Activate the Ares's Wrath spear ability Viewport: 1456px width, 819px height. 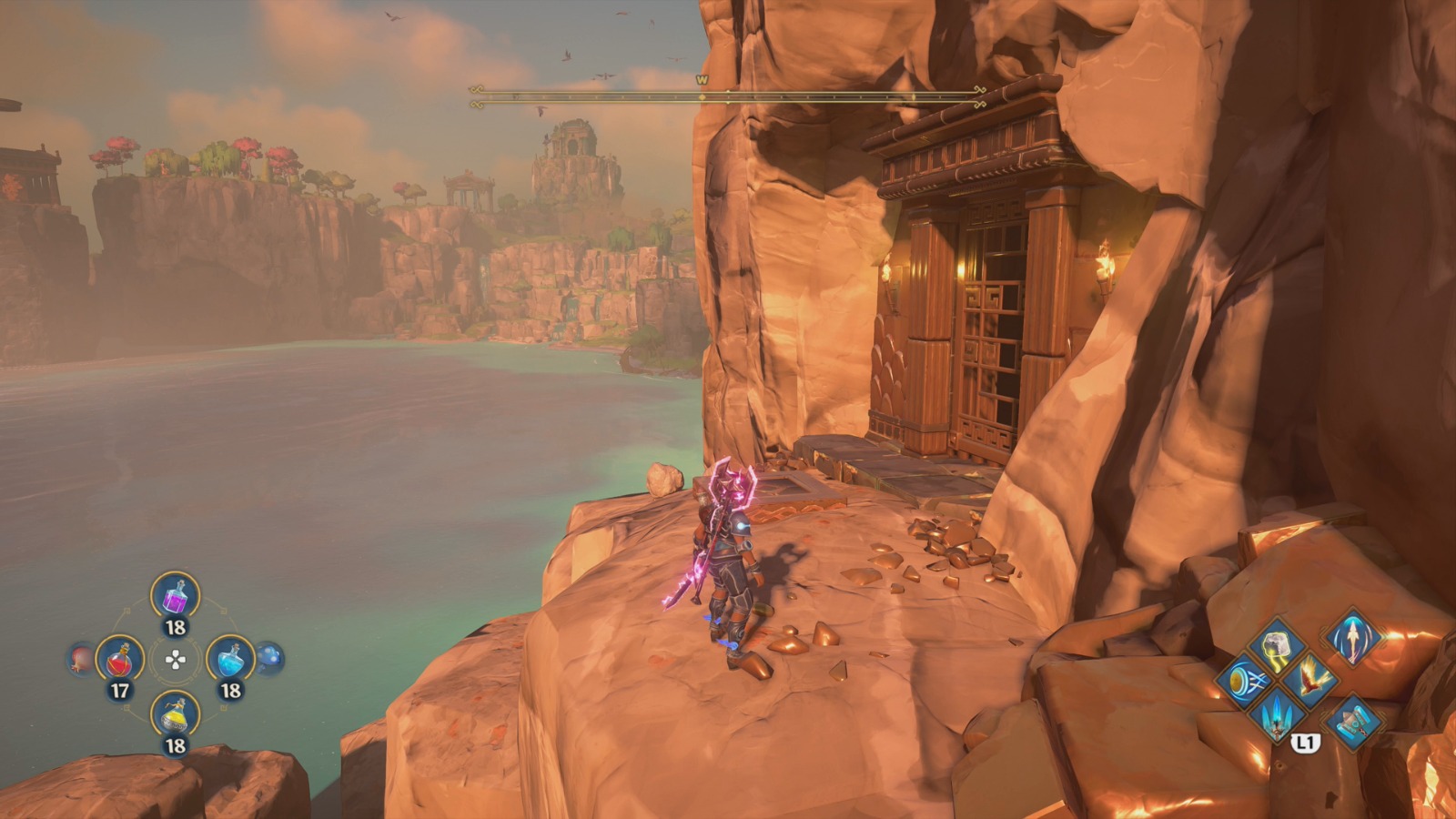[x=1352, y=637]
